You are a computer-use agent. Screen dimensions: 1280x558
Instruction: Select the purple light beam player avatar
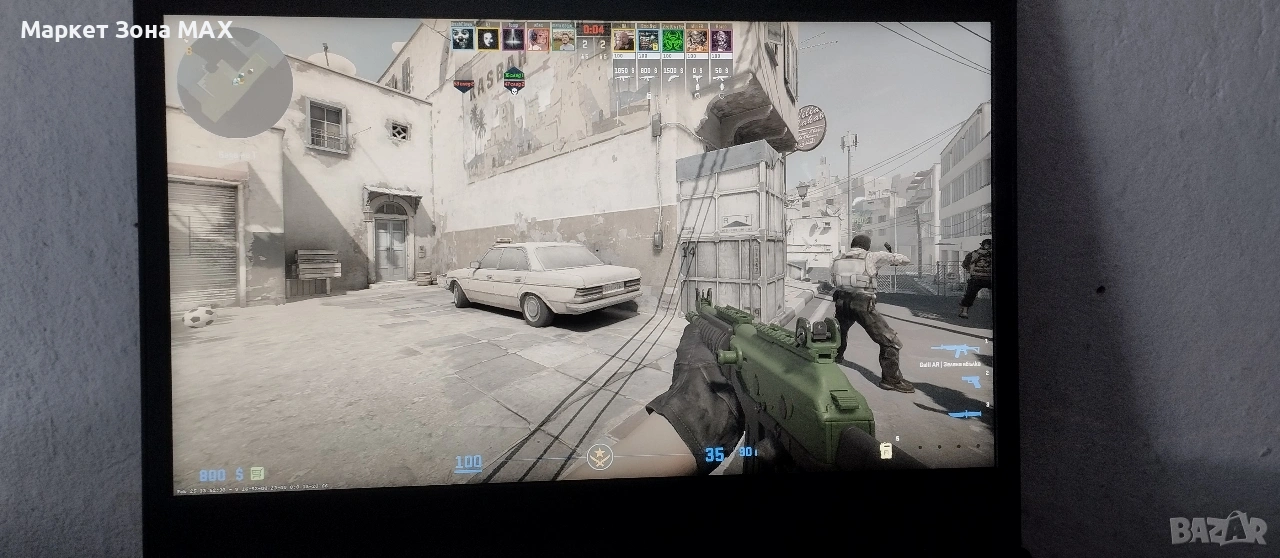tap(513, 39)
